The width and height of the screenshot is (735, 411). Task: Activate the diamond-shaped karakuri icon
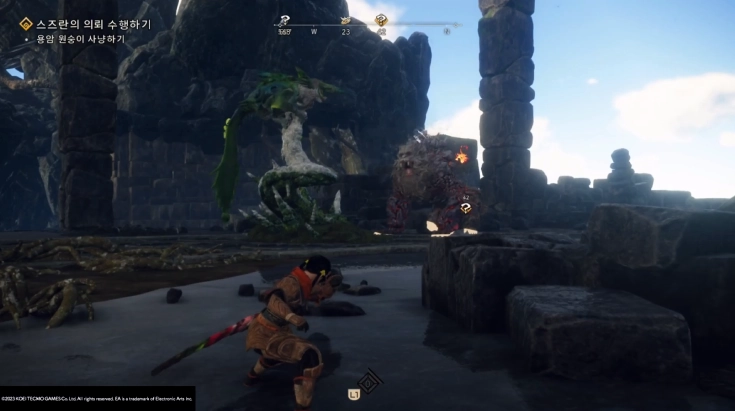[x=370, y=381]
